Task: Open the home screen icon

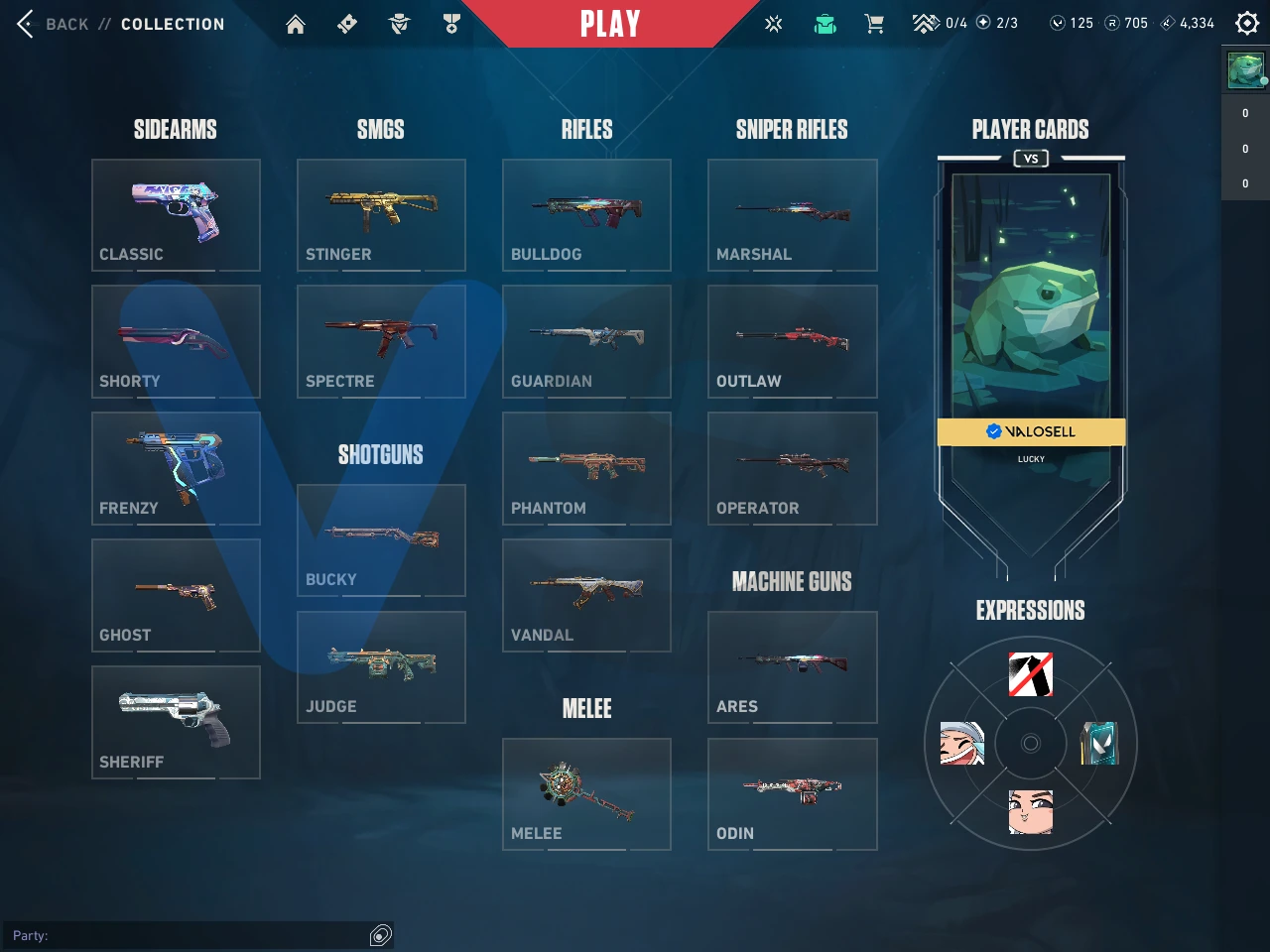Action: (x=296, y=25)
